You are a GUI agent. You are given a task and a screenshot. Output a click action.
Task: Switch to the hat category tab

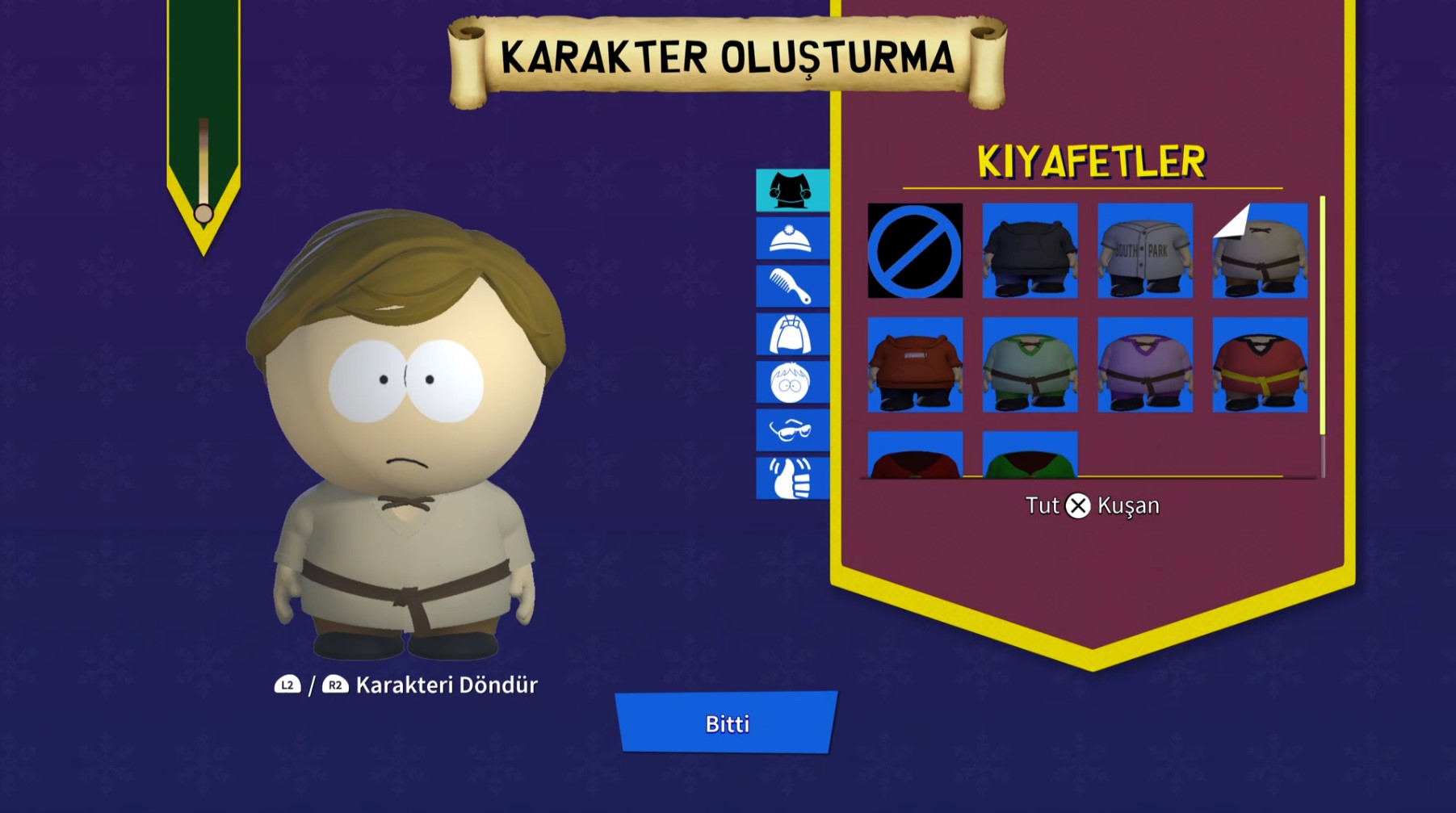[791, 239]
